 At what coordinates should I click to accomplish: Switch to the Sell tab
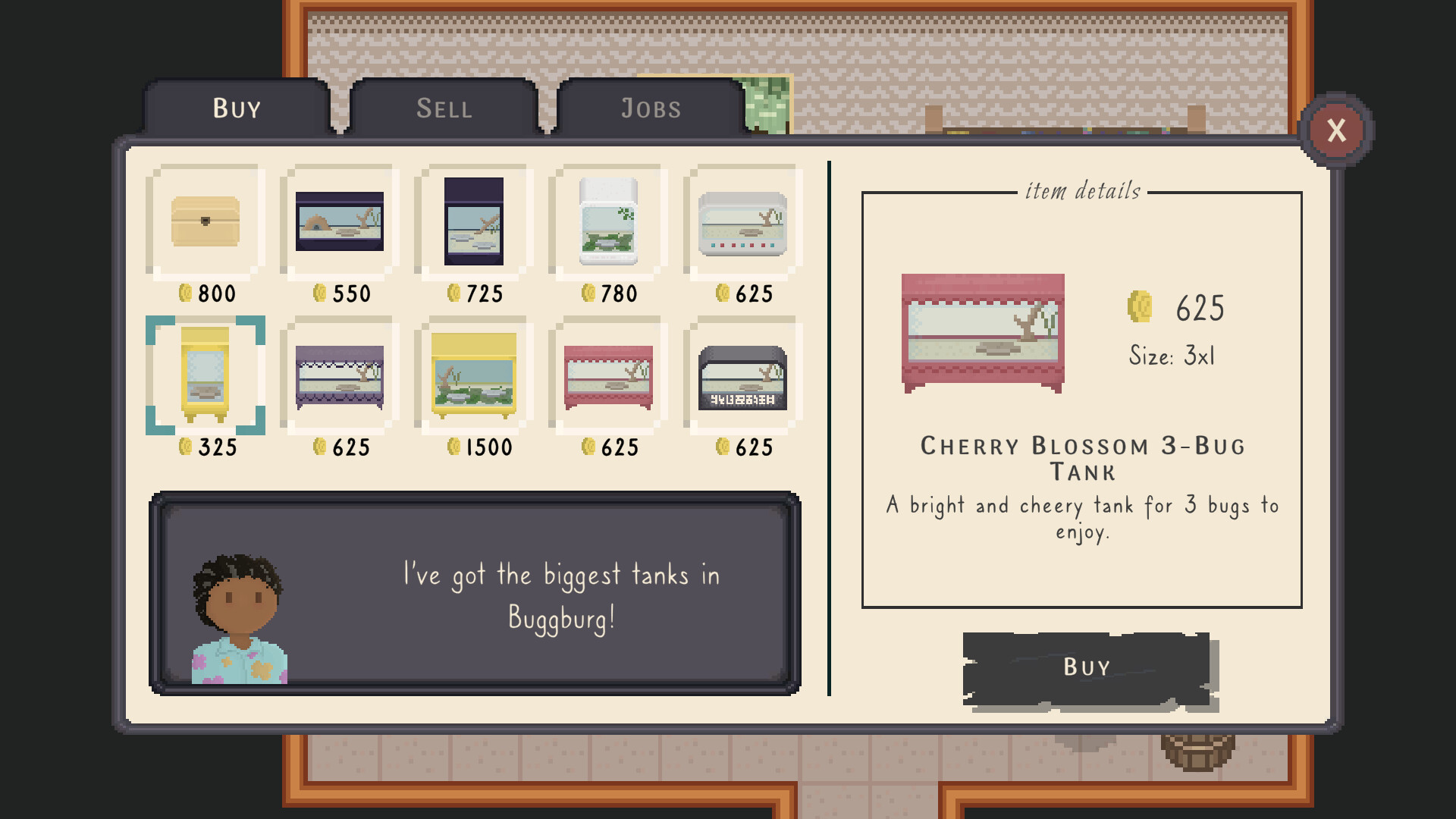(x=444, y=108)
